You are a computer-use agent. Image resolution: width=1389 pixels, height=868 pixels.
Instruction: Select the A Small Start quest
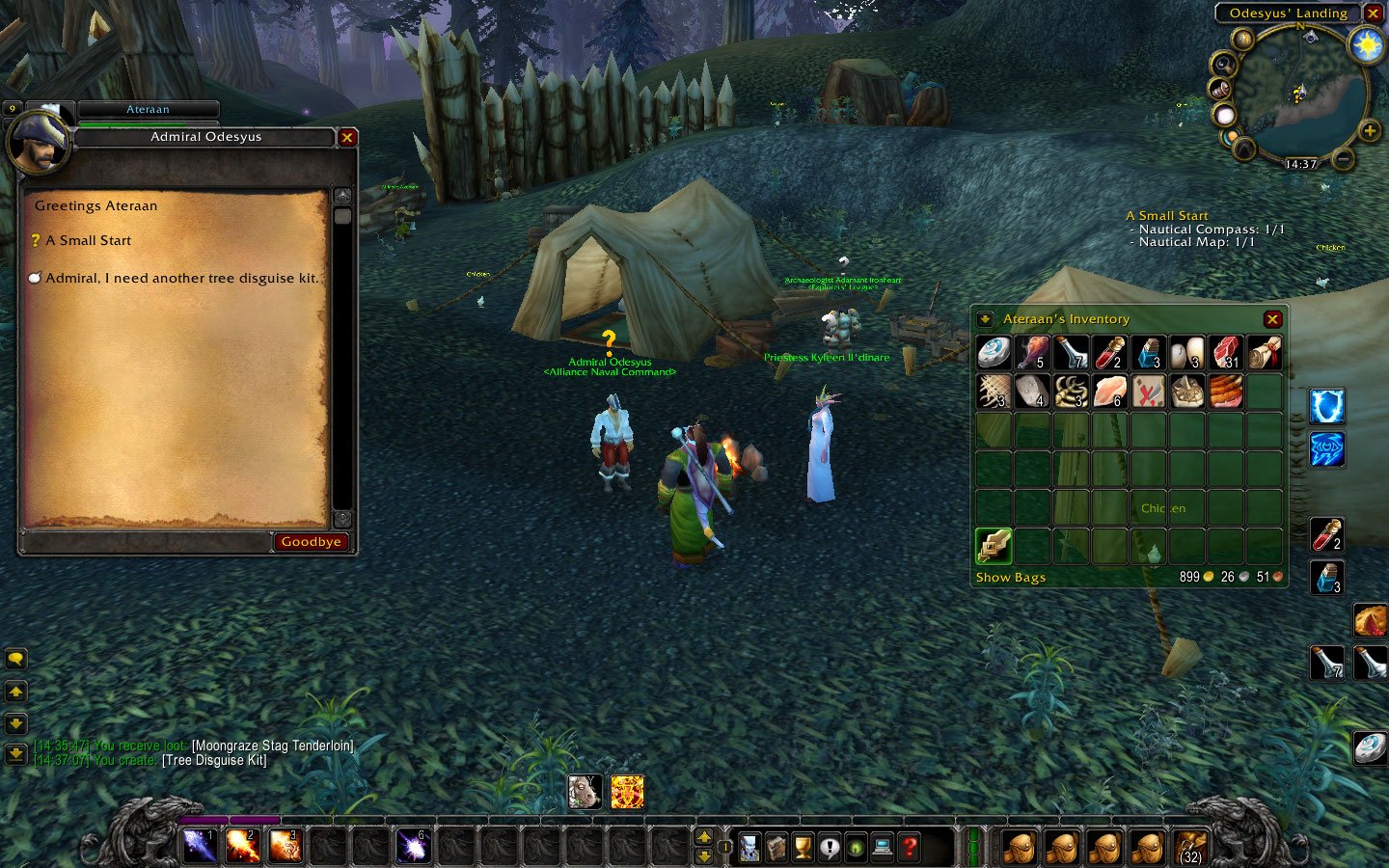[88, 241]
